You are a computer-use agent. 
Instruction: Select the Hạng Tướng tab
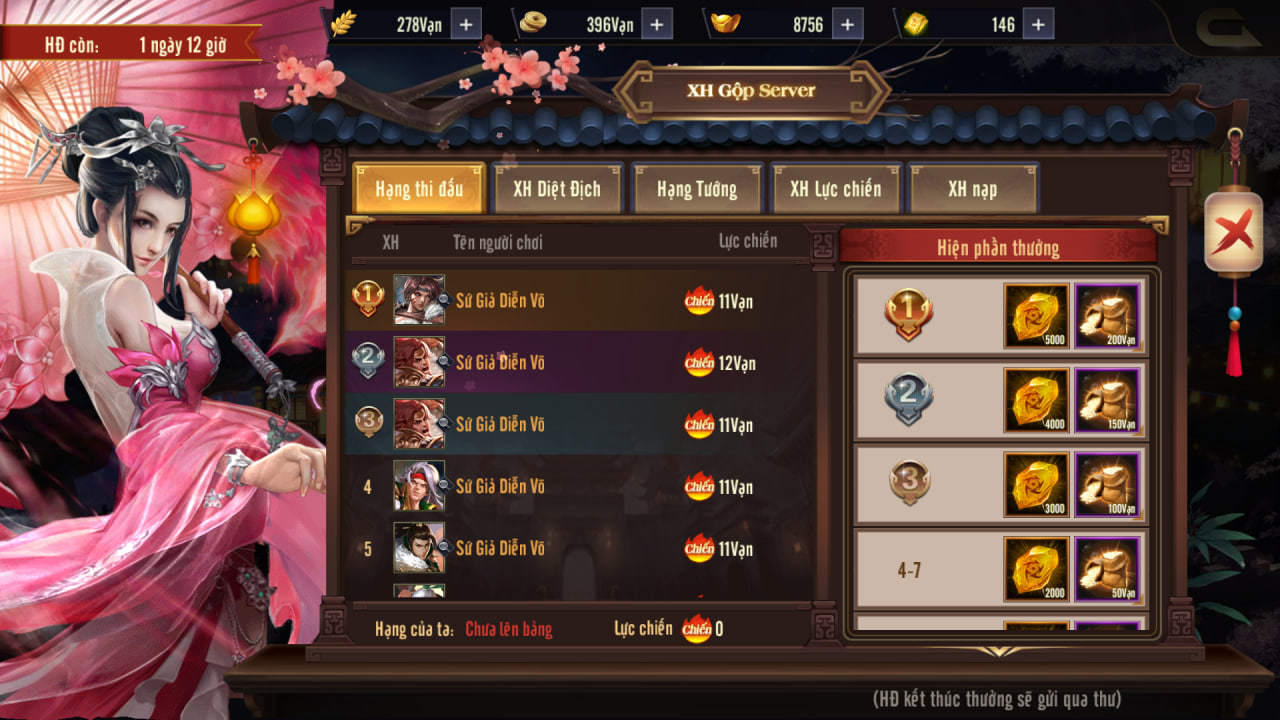click(x=697, y=189)
